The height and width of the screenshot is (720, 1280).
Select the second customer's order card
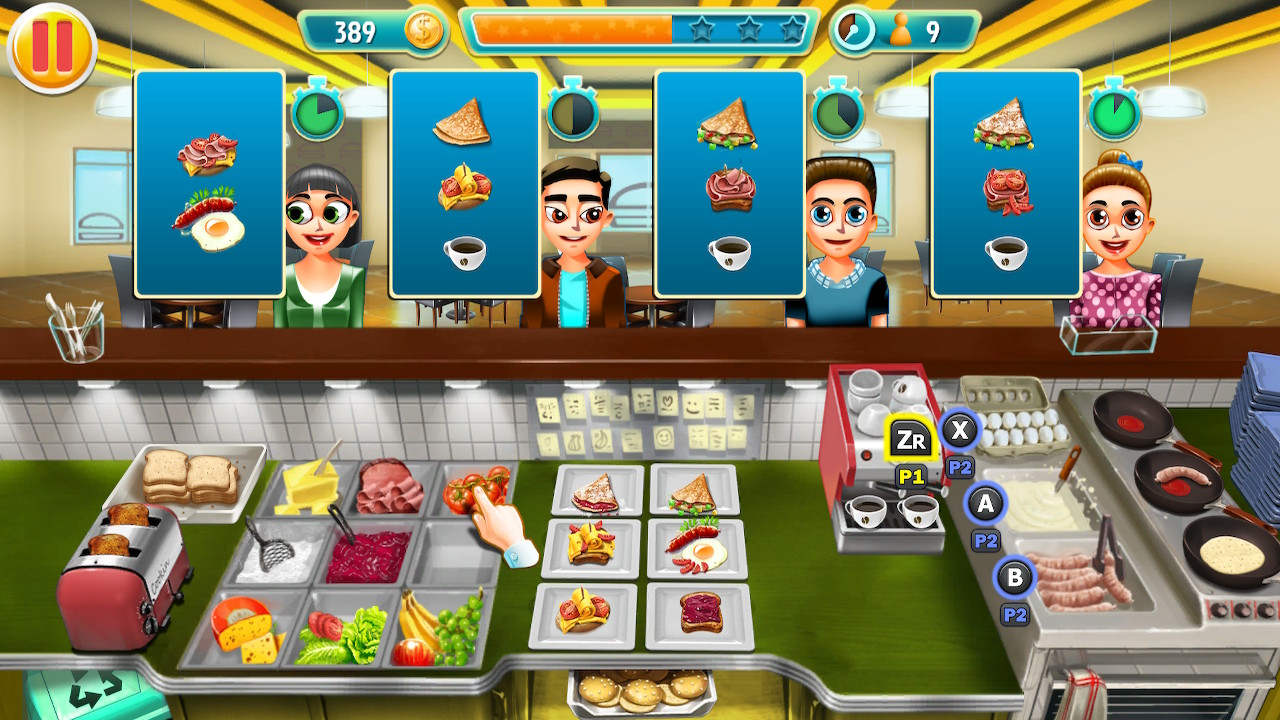tap(463, 185)
